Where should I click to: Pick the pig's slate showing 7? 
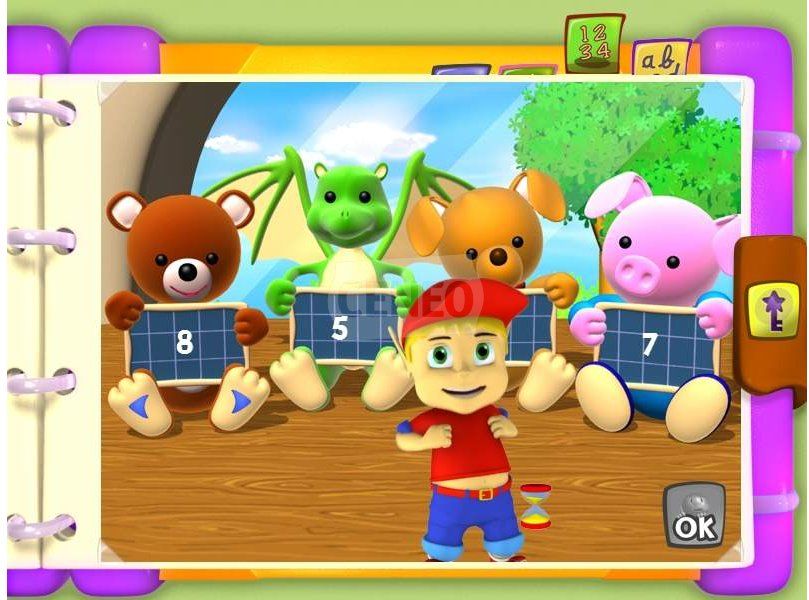click(650, 343)
